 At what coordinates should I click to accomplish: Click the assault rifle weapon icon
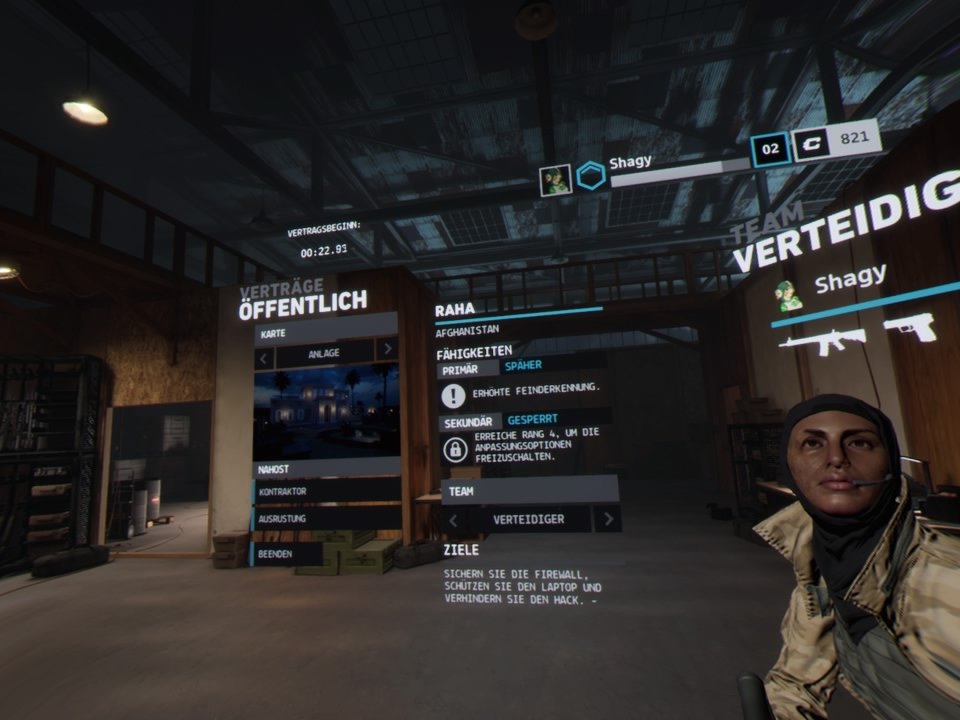(822, 341)
